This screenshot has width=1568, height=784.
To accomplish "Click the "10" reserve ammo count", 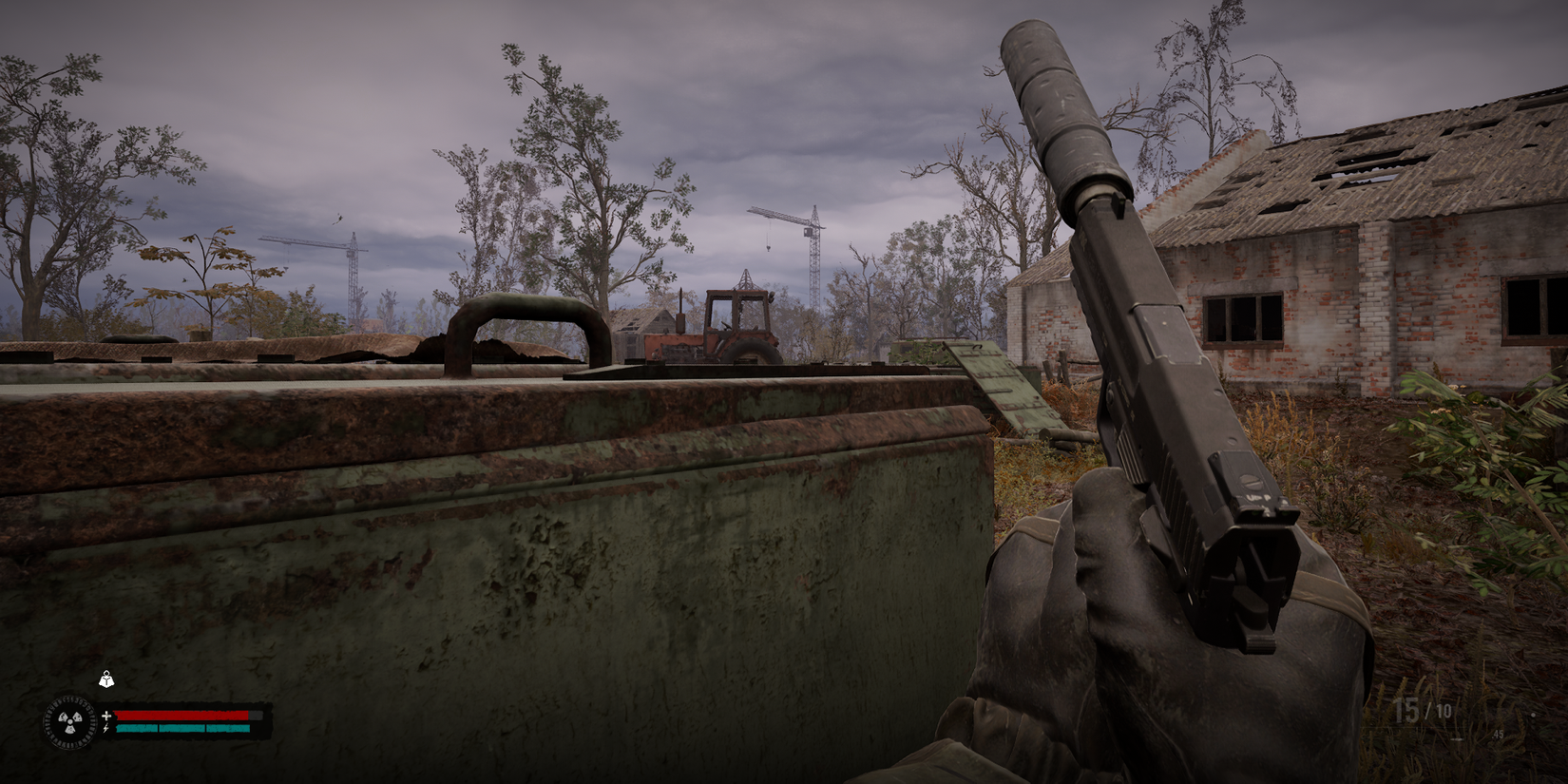I will (1444, 710).
